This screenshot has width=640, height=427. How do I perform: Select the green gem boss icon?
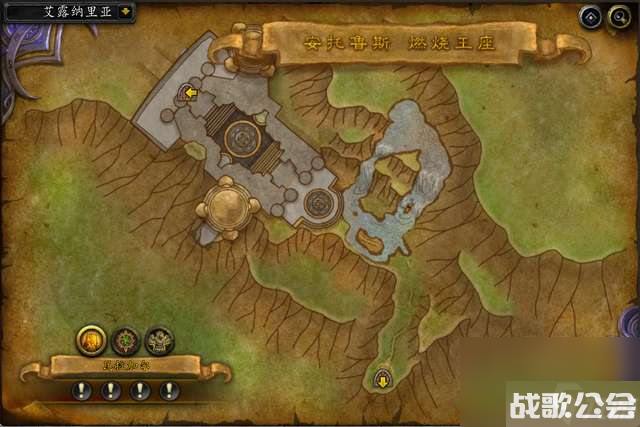[125, 340]
